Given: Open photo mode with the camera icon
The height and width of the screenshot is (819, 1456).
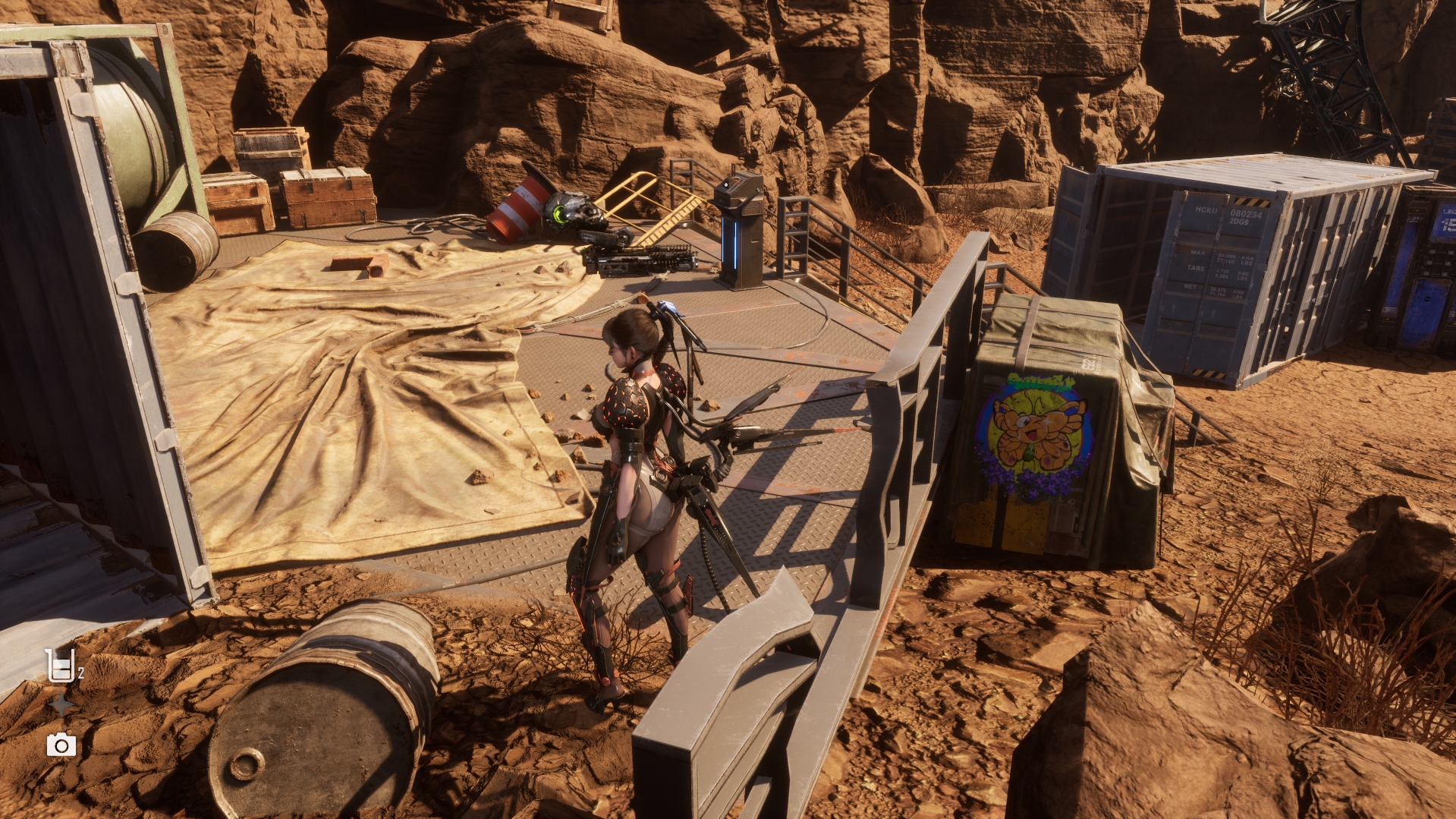Looking at the screenshot, I should pyautogui.click(x=61, y=745).
